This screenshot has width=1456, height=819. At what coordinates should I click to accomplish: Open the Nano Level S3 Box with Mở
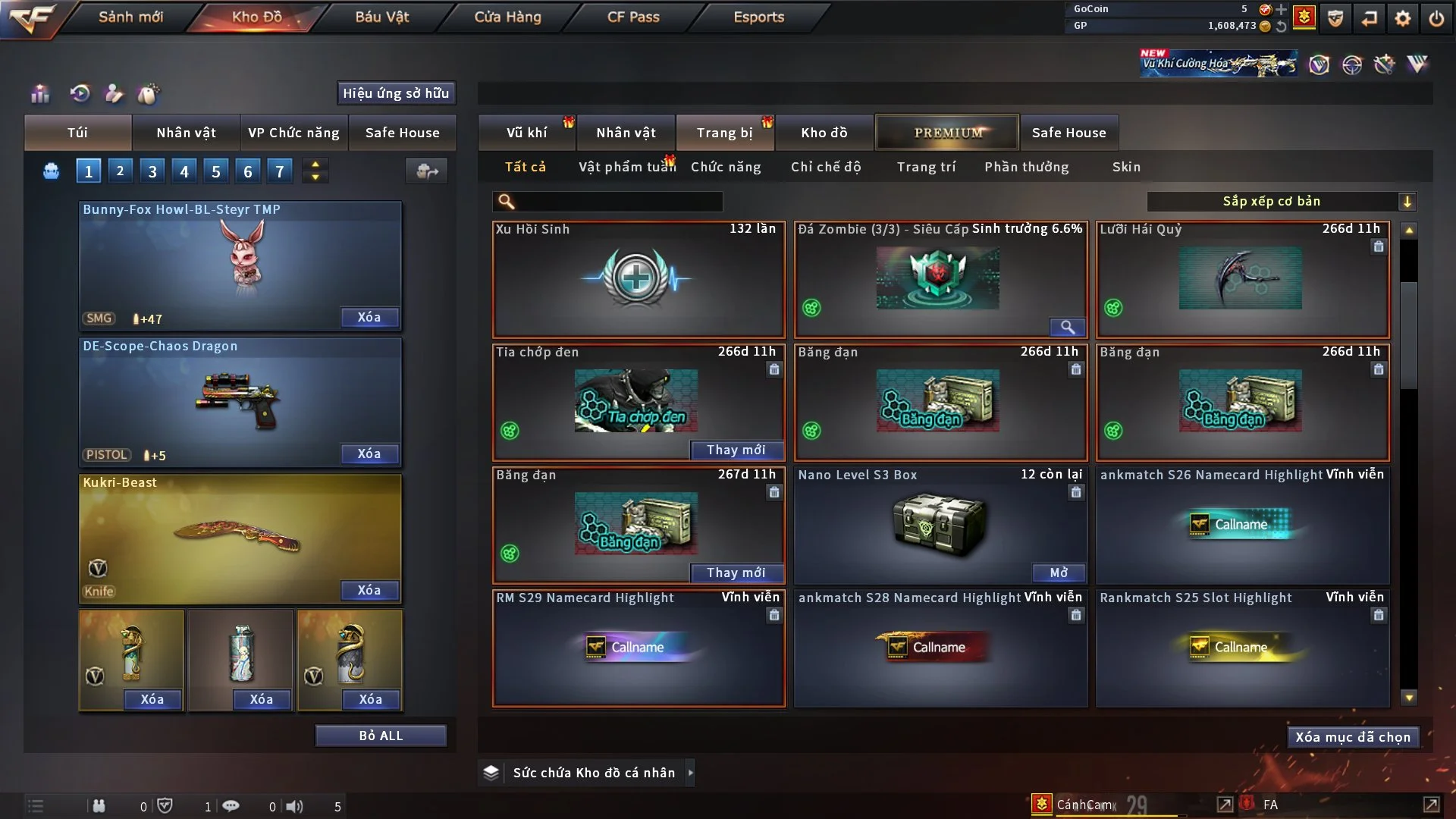point(1058,573)
